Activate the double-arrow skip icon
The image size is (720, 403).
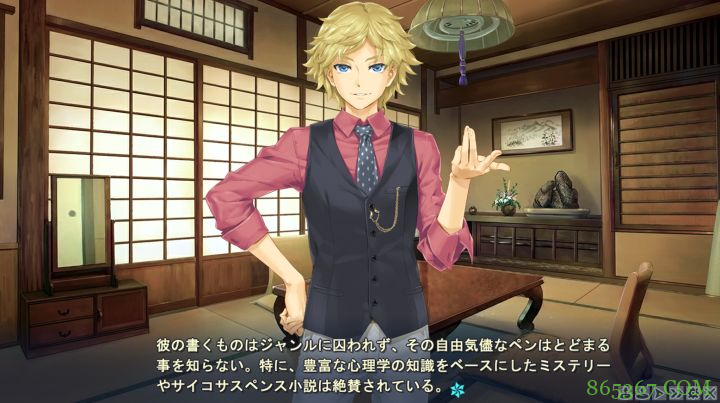675,392
